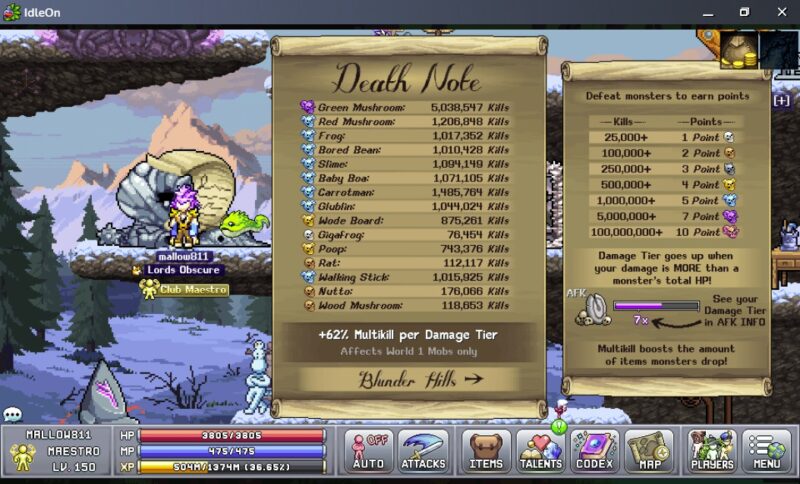Image resolution: width=800 pixels, height=484 pixels.
Task: Close the IdleOn window
Action: pos(778,12)
